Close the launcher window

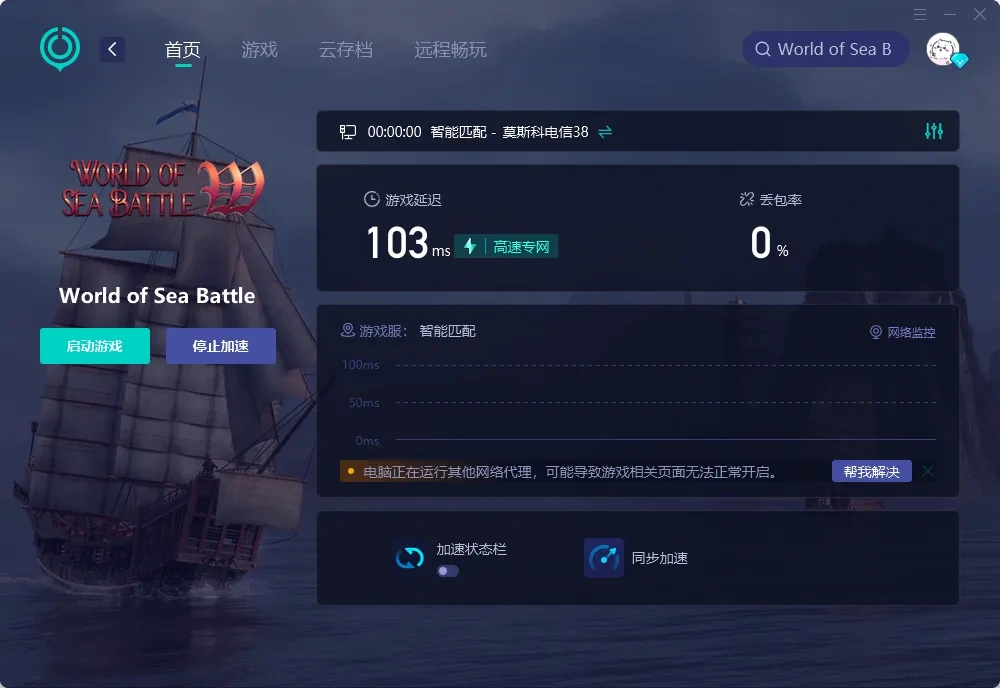(x=980, y=14)
